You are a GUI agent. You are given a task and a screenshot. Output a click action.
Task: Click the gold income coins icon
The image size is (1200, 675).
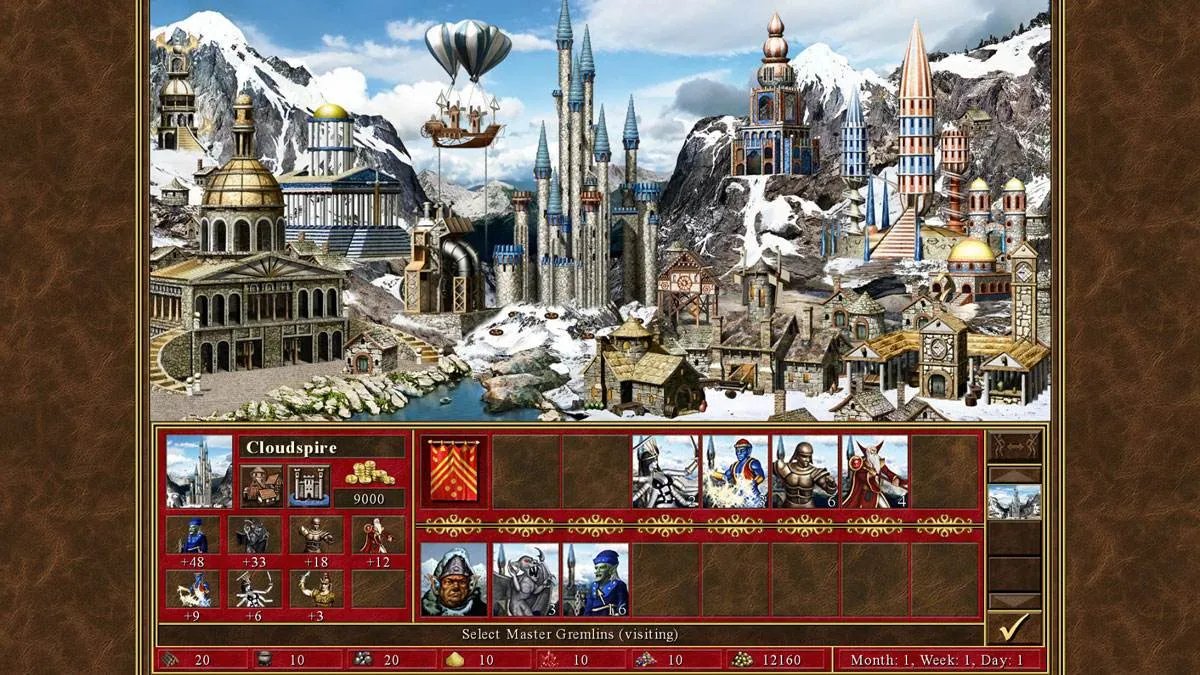pyautogui.click(x=370, y=474)
